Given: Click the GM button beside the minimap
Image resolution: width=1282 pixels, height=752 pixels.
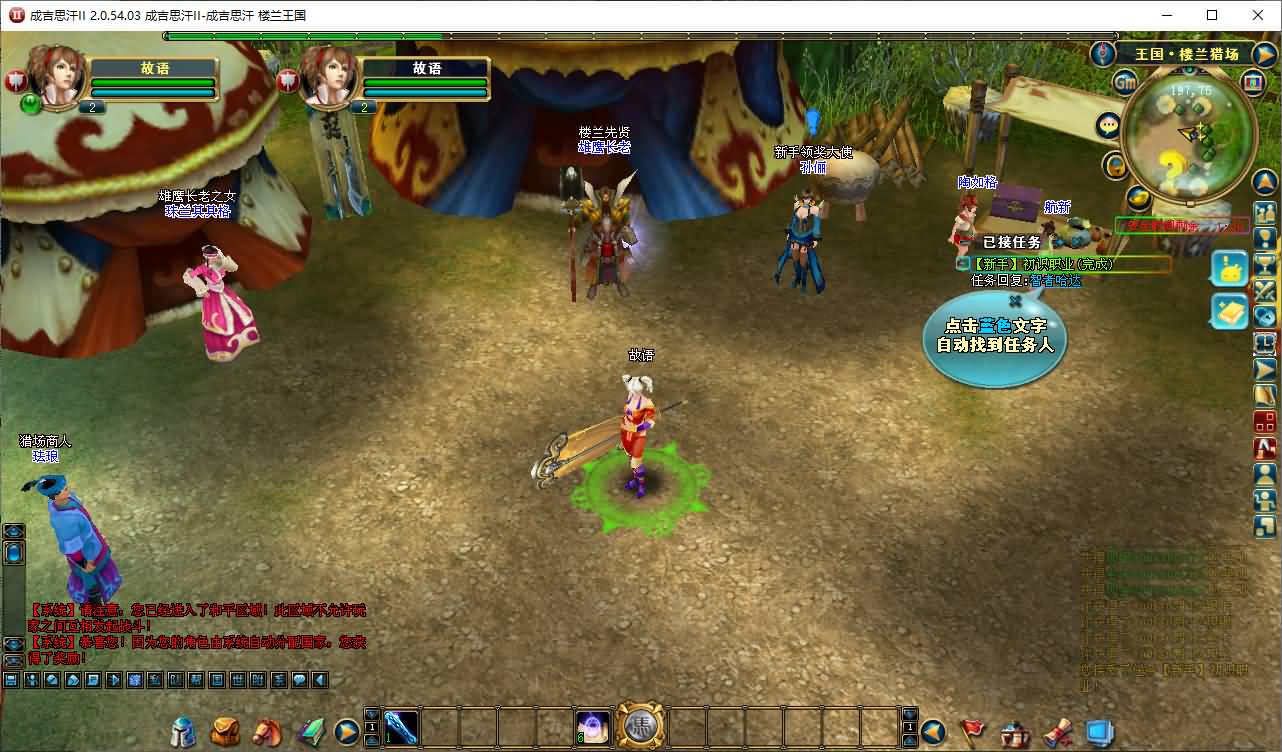Looking at the screenshot, I should (x=1125, y=82).
